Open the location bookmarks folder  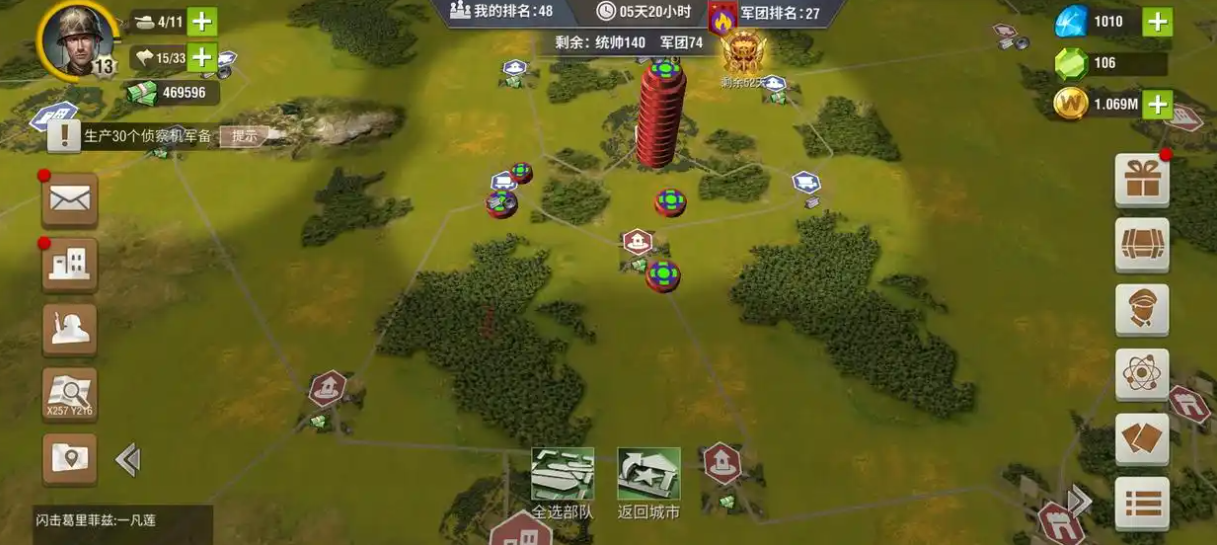69,459
